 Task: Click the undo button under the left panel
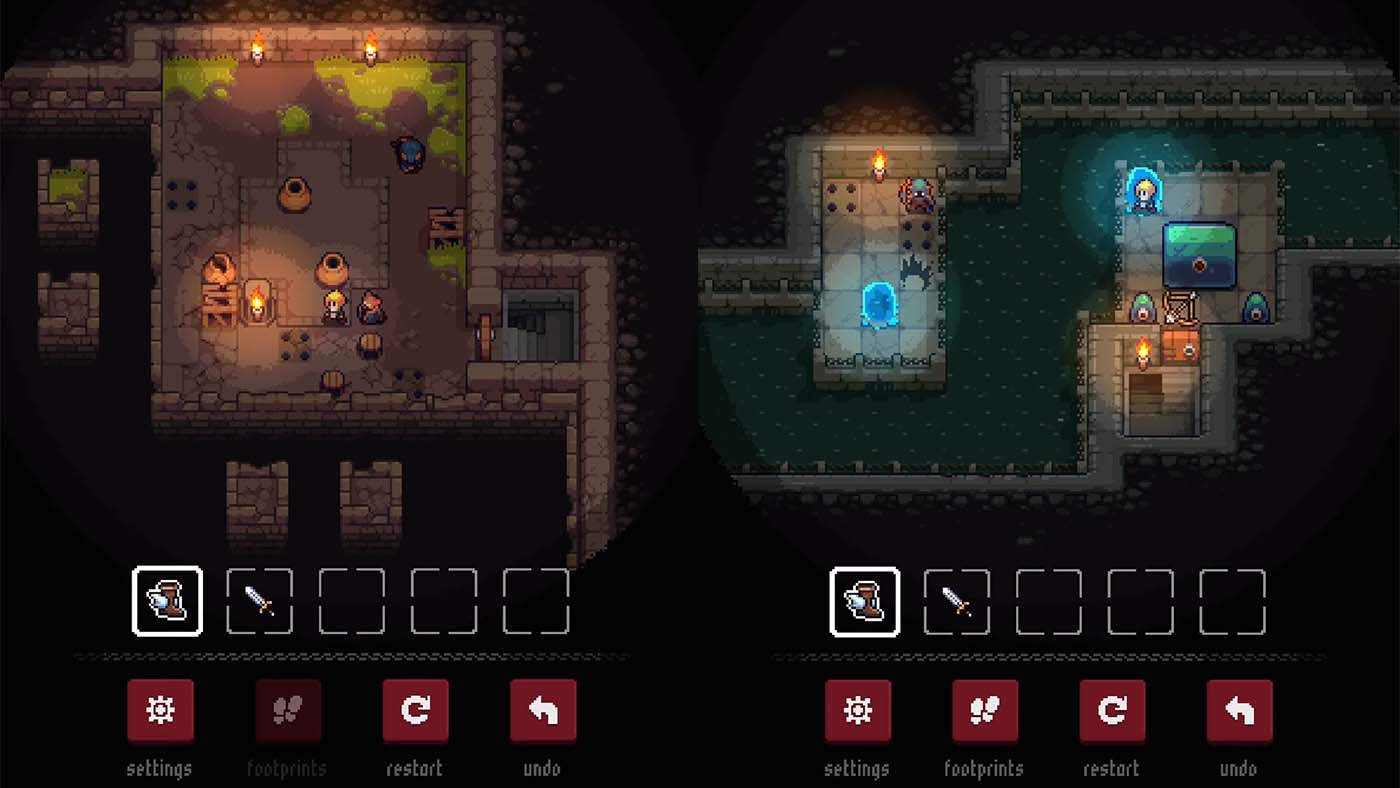click(x=542, y=710)
